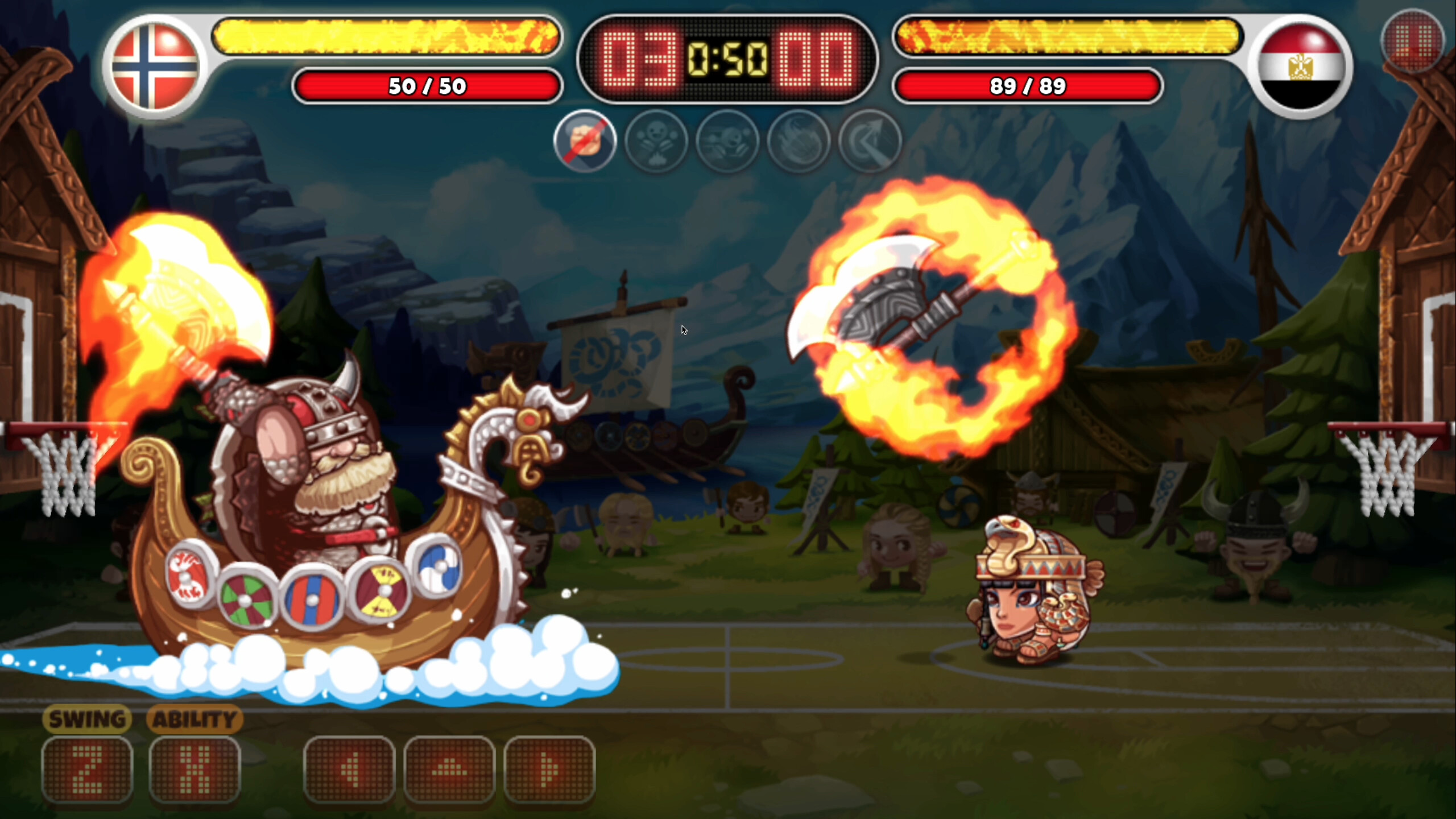Select the no-hands handicap ability icon

586,142
